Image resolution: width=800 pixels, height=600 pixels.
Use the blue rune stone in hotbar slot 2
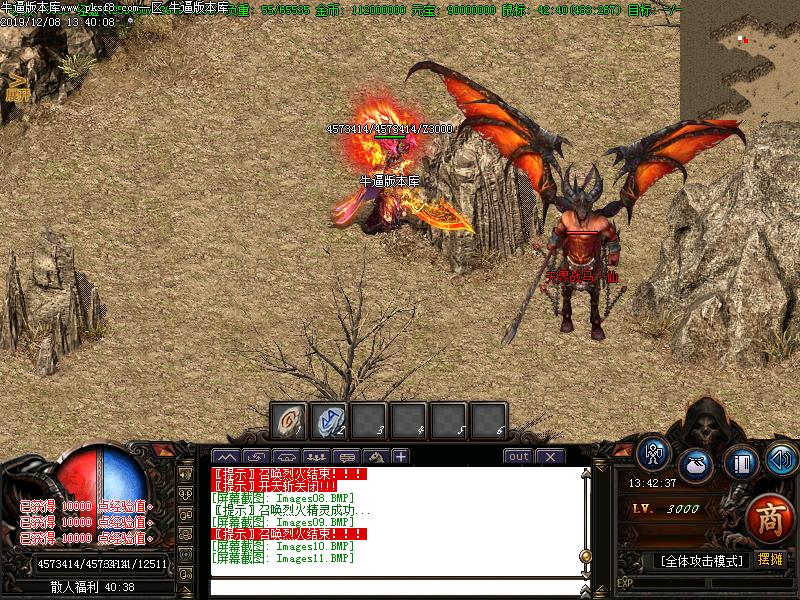(x=328, y=421)
